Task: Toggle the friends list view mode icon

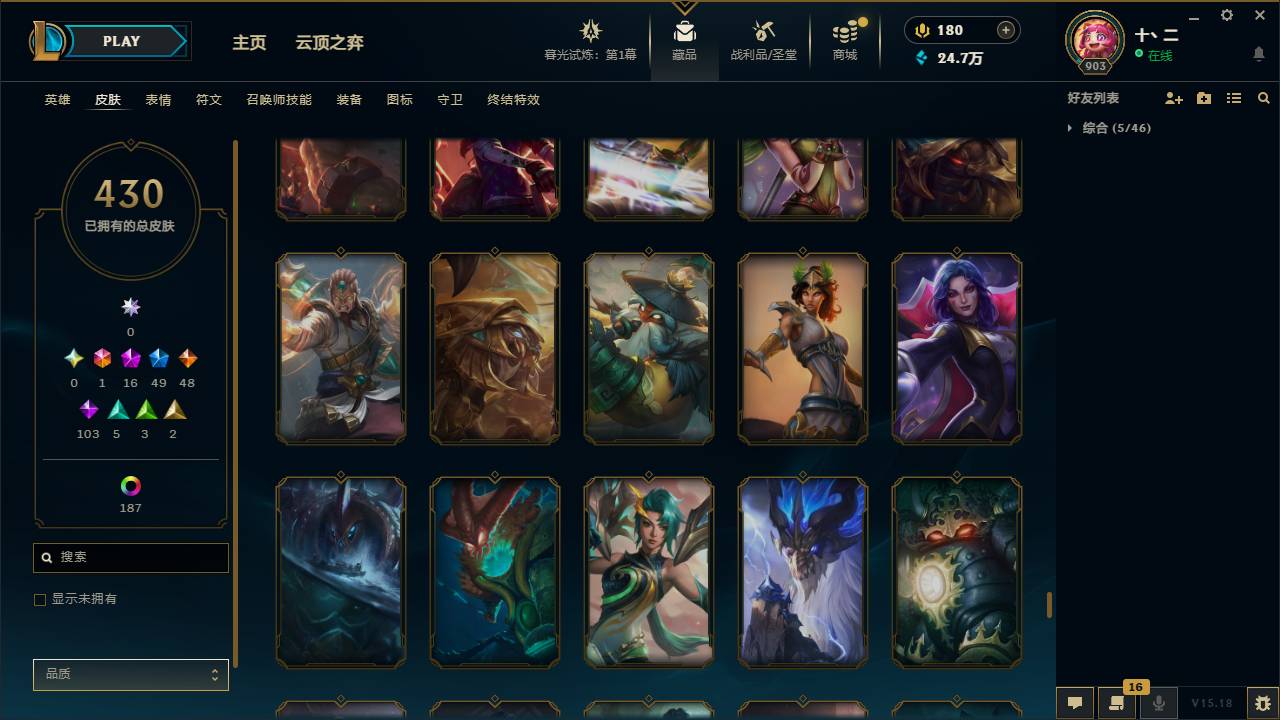Action: 1233,98
